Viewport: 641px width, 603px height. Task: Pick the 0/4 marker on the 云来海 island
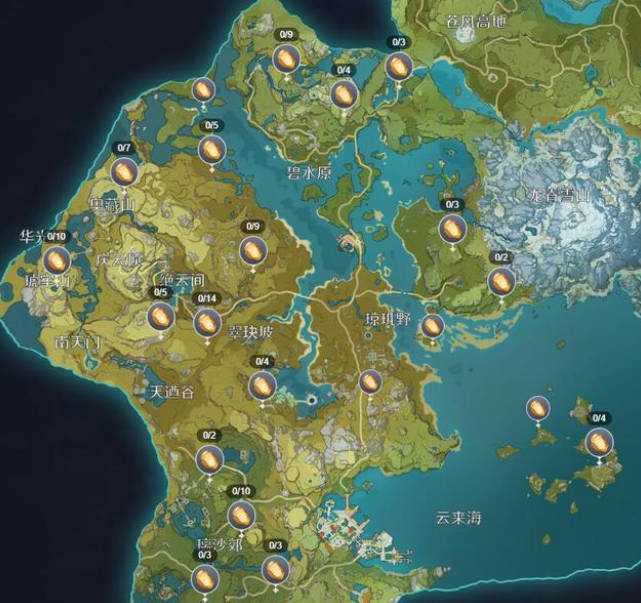(x=599, y=442)
